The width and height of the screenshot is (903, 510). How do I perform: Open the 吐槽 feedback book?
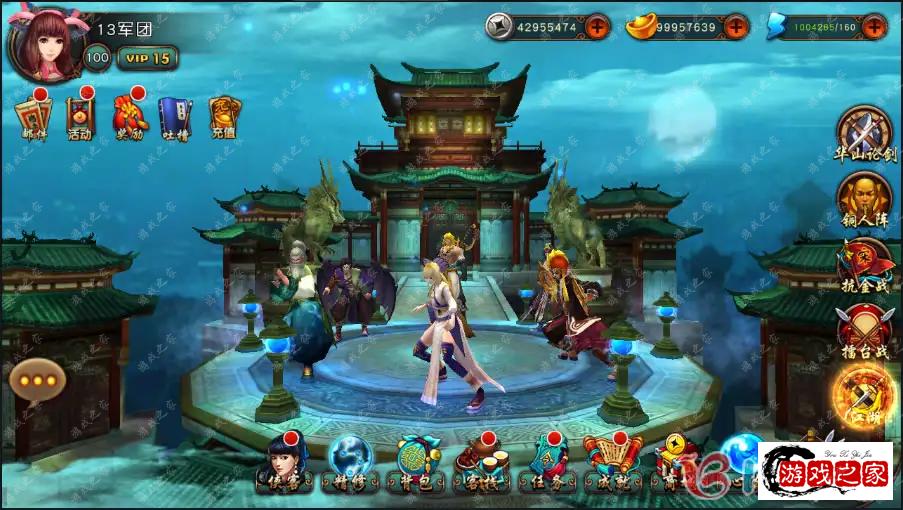[x=175, y=117]
